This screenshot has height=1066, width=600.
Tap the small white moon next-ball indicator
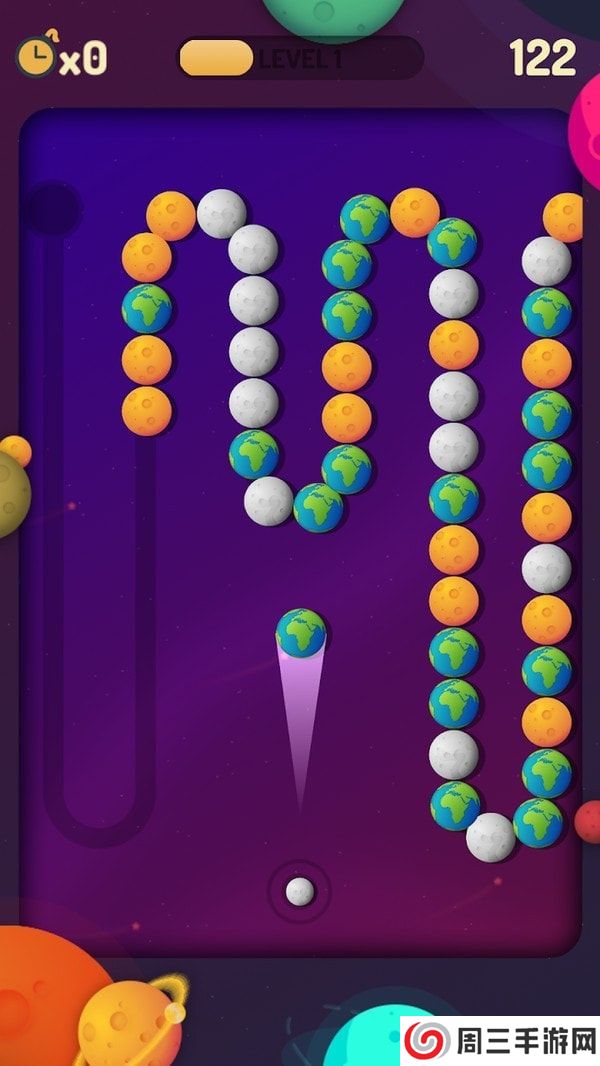coord(300,890)
